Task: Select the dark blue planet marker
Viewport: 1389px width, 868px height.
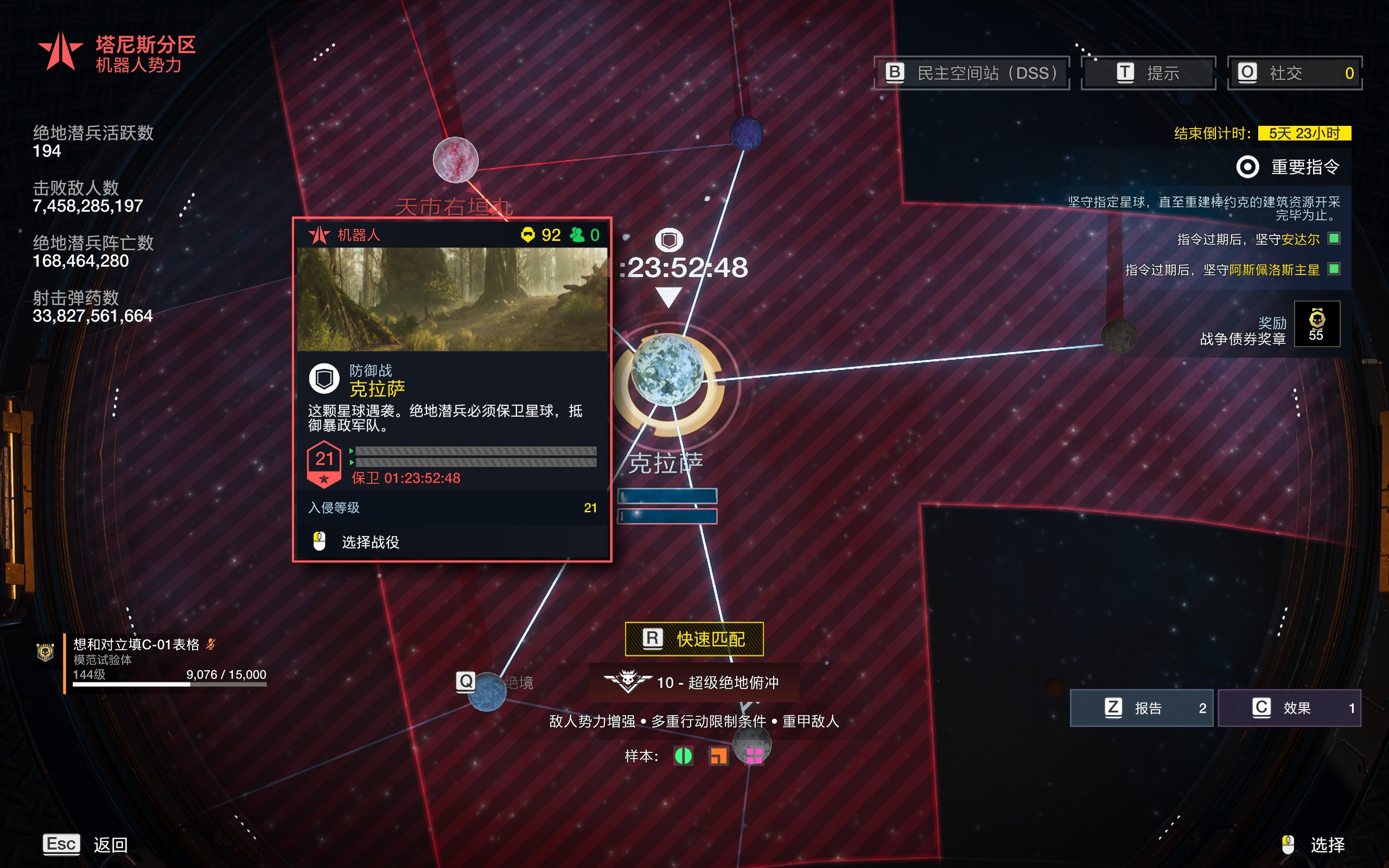Action: 746,132
